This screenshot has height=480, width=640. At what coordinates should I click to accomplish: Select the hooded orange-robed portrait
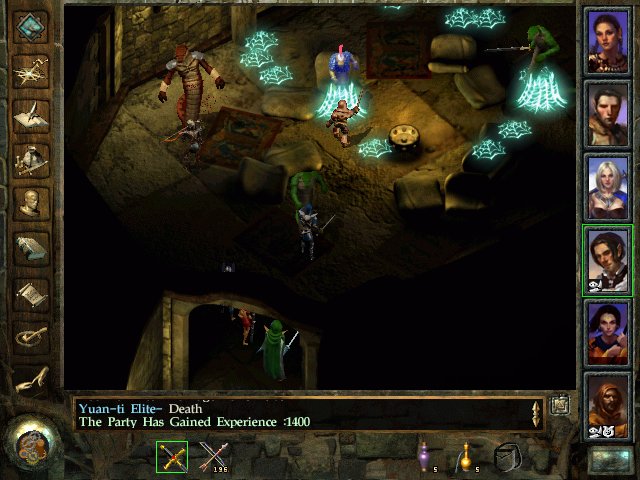click(609, 406)
